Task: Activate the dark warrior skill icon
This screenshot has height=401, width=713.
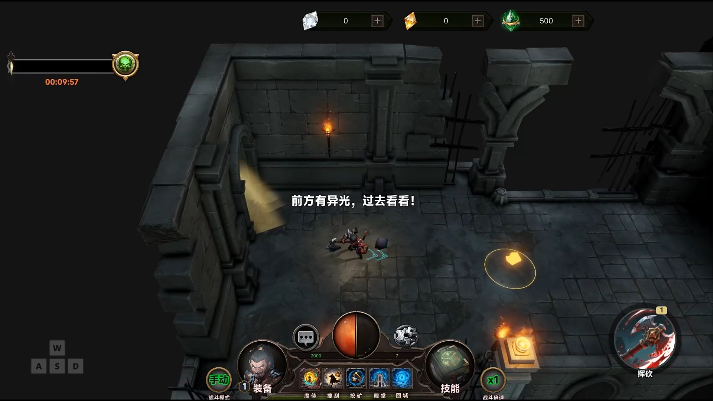Action: (x=333, y=378)
